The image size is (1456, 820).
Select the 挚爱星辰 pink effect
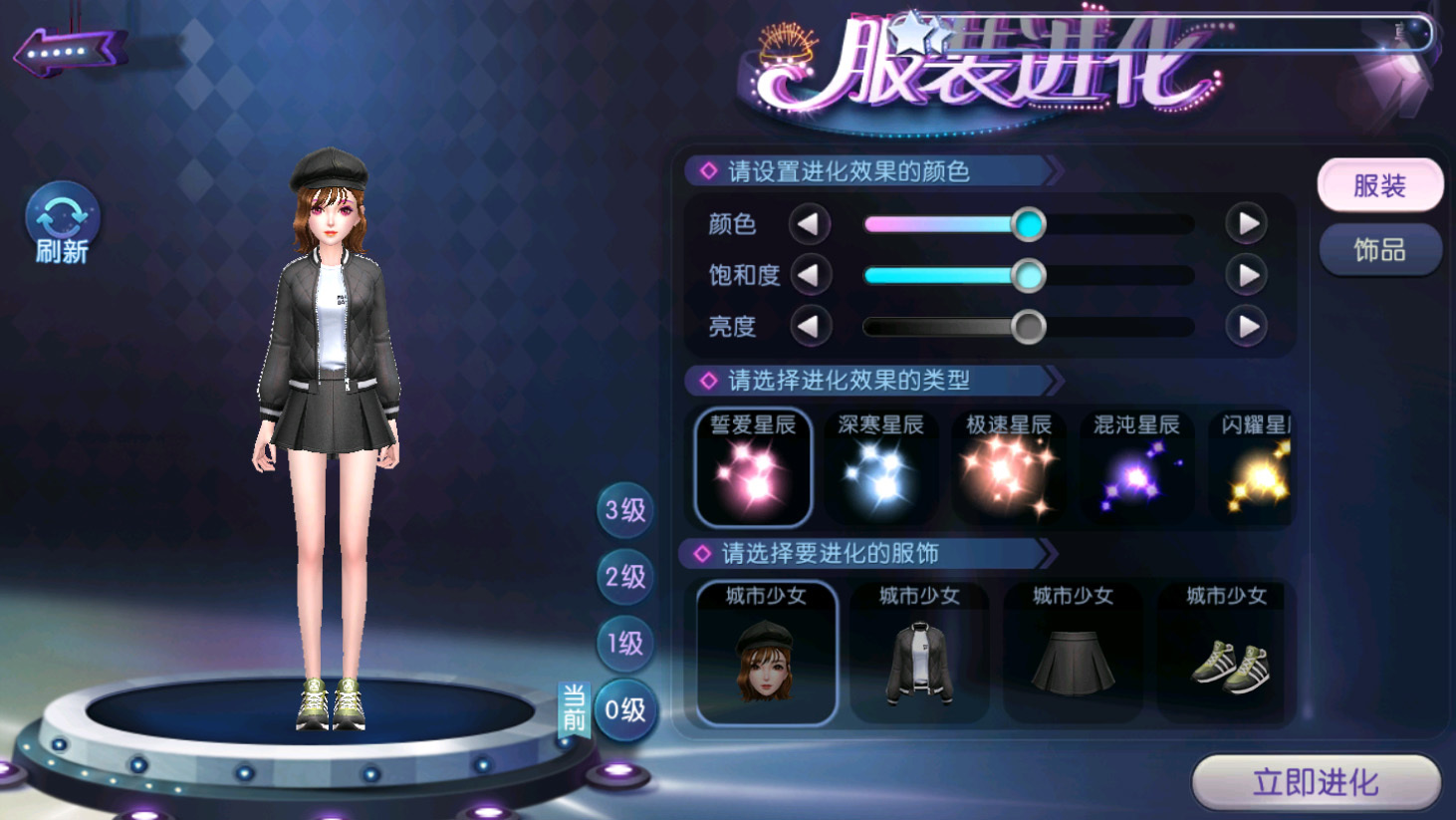pyautogui.click(x=753, y=467)
